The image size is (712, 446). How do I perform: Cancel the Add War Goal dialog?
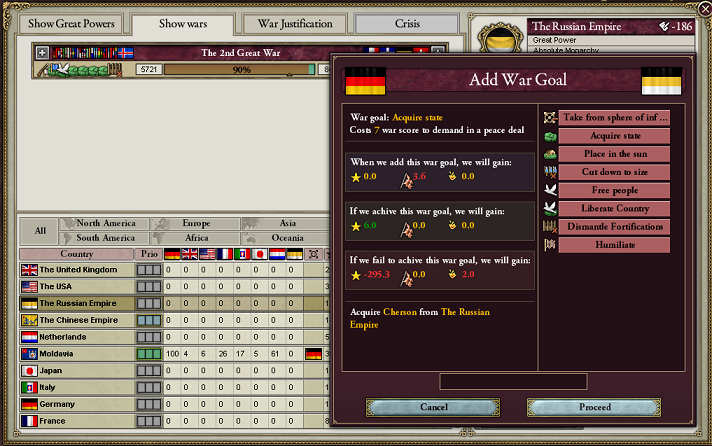click(x=433, y=407)
